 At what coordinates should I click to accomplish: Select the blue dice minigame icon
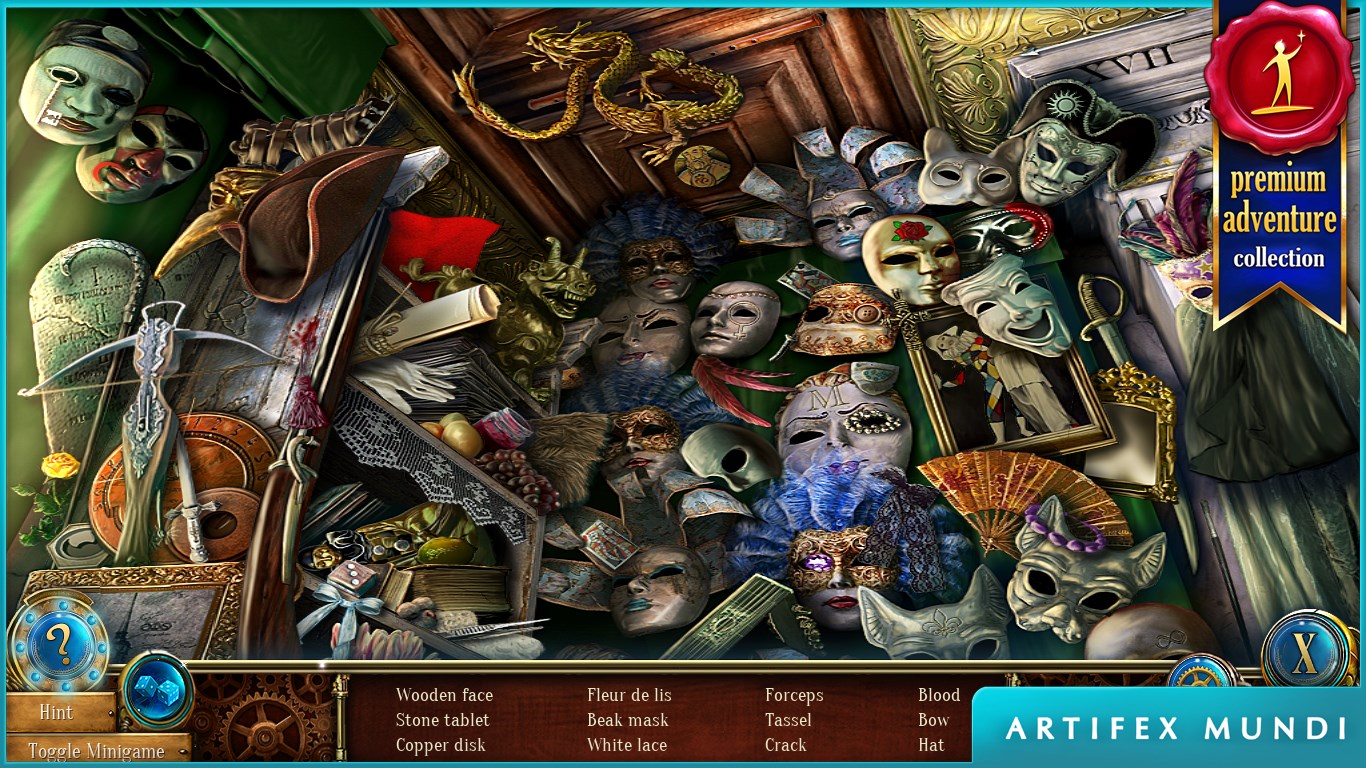[x=156, y=690]
